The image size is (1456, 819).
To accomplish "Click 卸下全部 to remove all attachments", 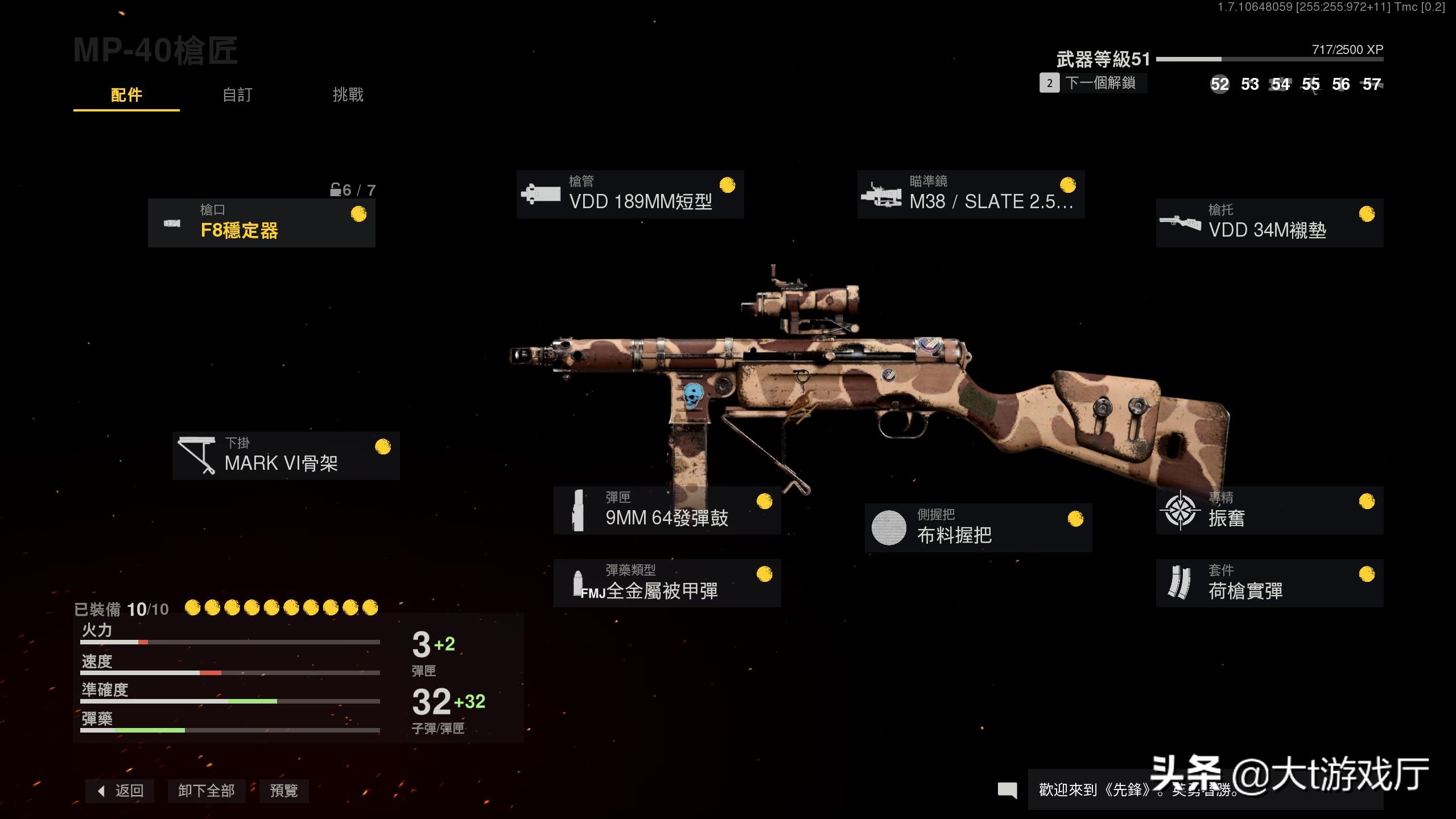I will pyautogui.click(x=206, y=791).
